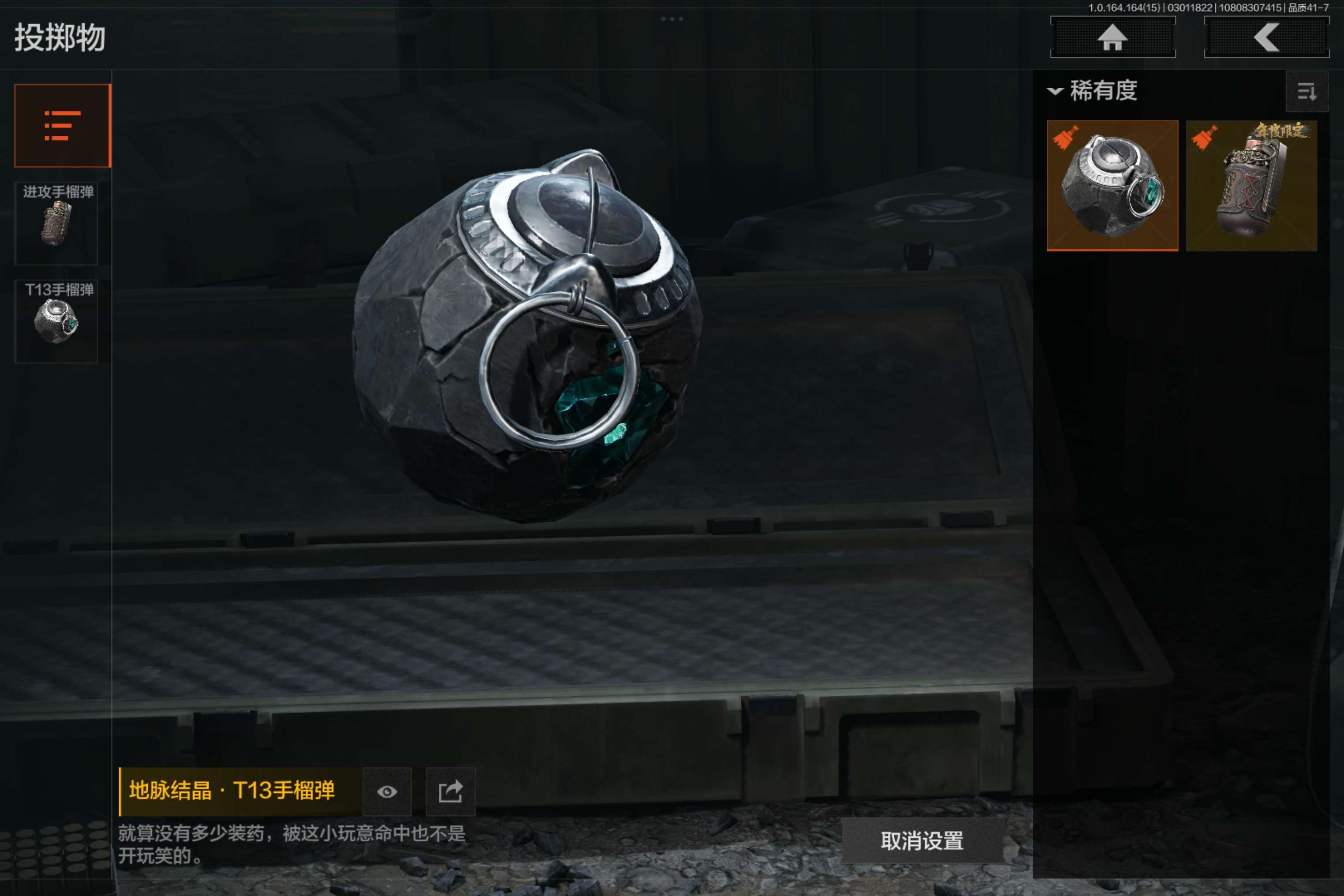Screen dimensions: 1344x896
Task: Click the 取消设置 button
Action: click(922, 840)
